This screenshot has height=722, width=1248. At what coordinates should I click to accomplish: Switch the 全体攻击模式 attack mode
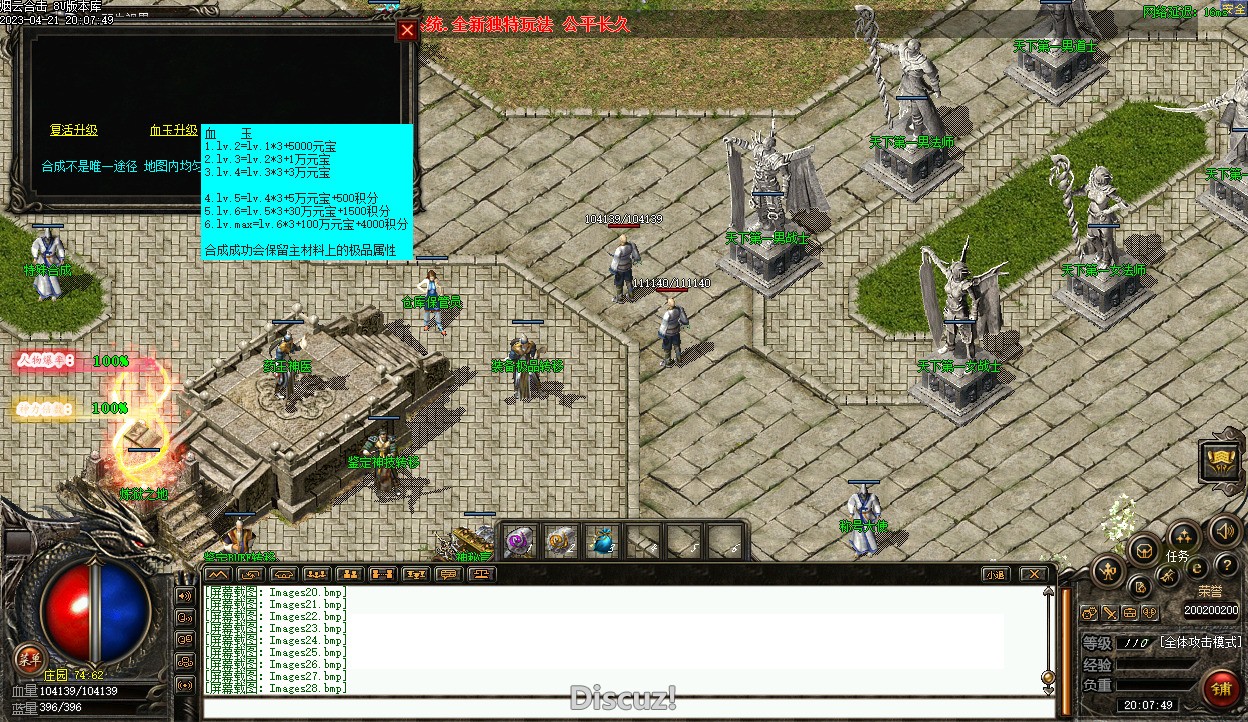pos(1200,642)
